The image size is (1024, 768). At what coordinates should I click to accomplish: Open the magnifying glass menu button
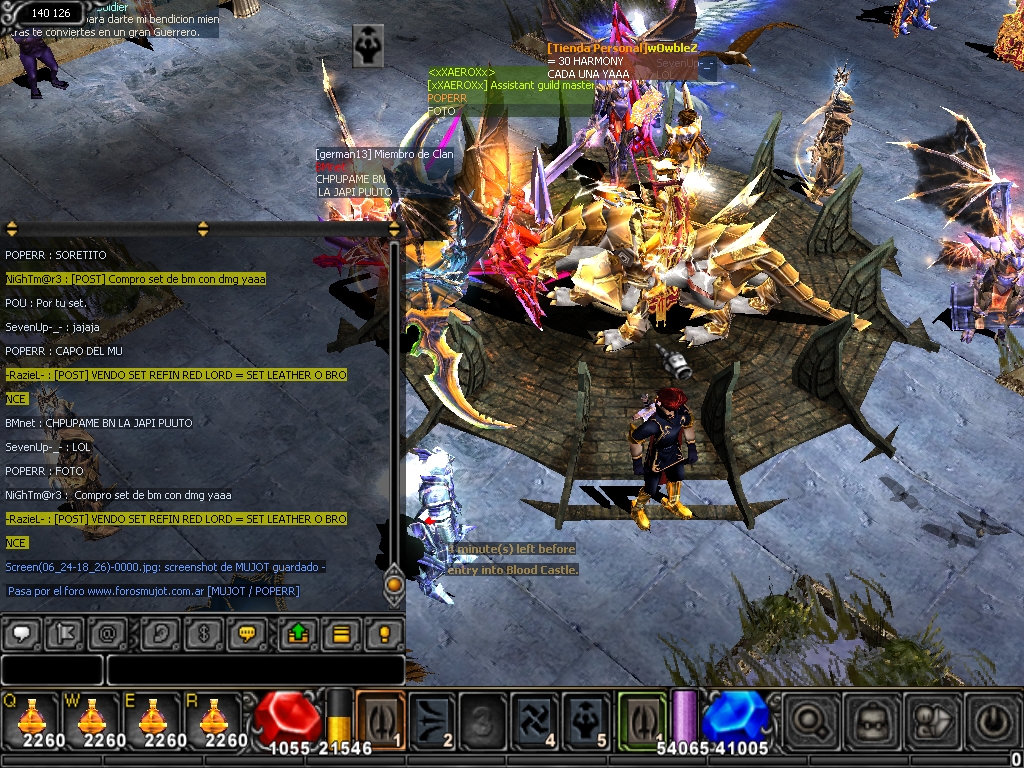(808, 720)
